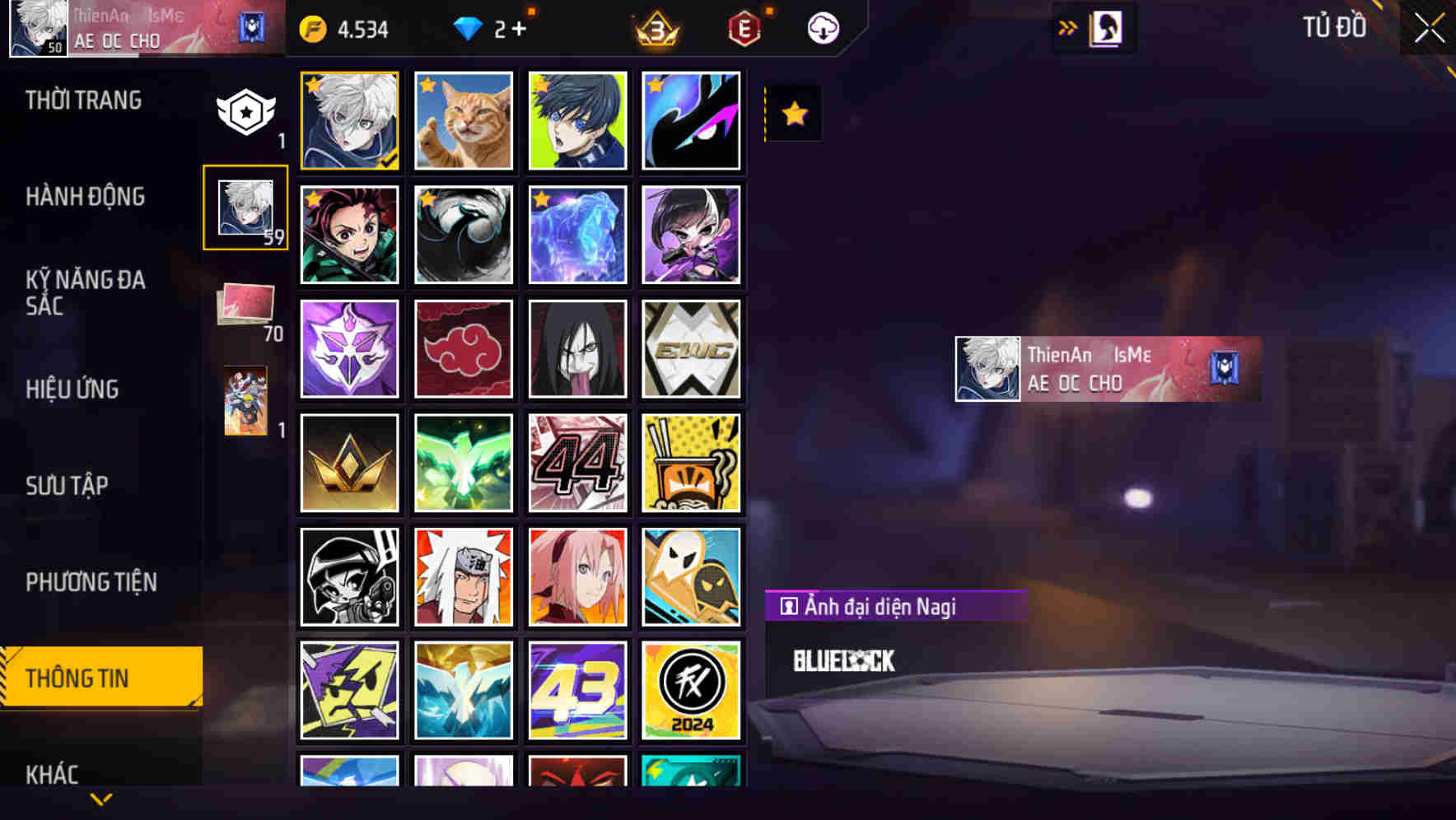Tap the blue diamond currency icon
Image resolution: width=1456 pixels, height=820 pixels.
tap(467, 27)
